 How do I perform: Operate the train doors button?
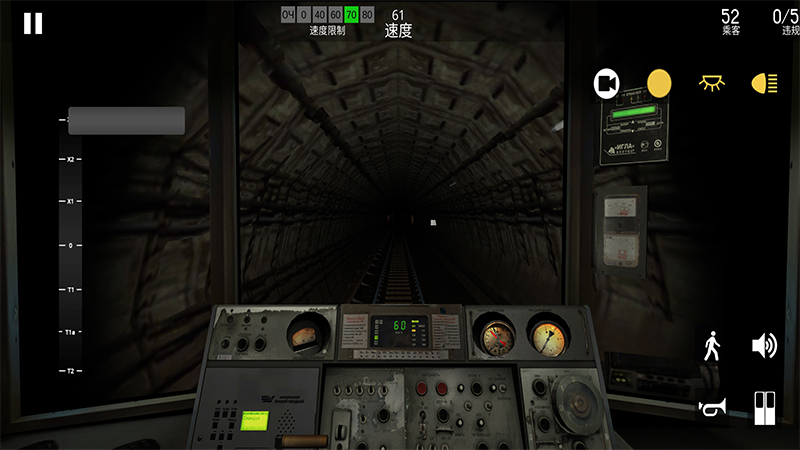[x=765, y=407]
